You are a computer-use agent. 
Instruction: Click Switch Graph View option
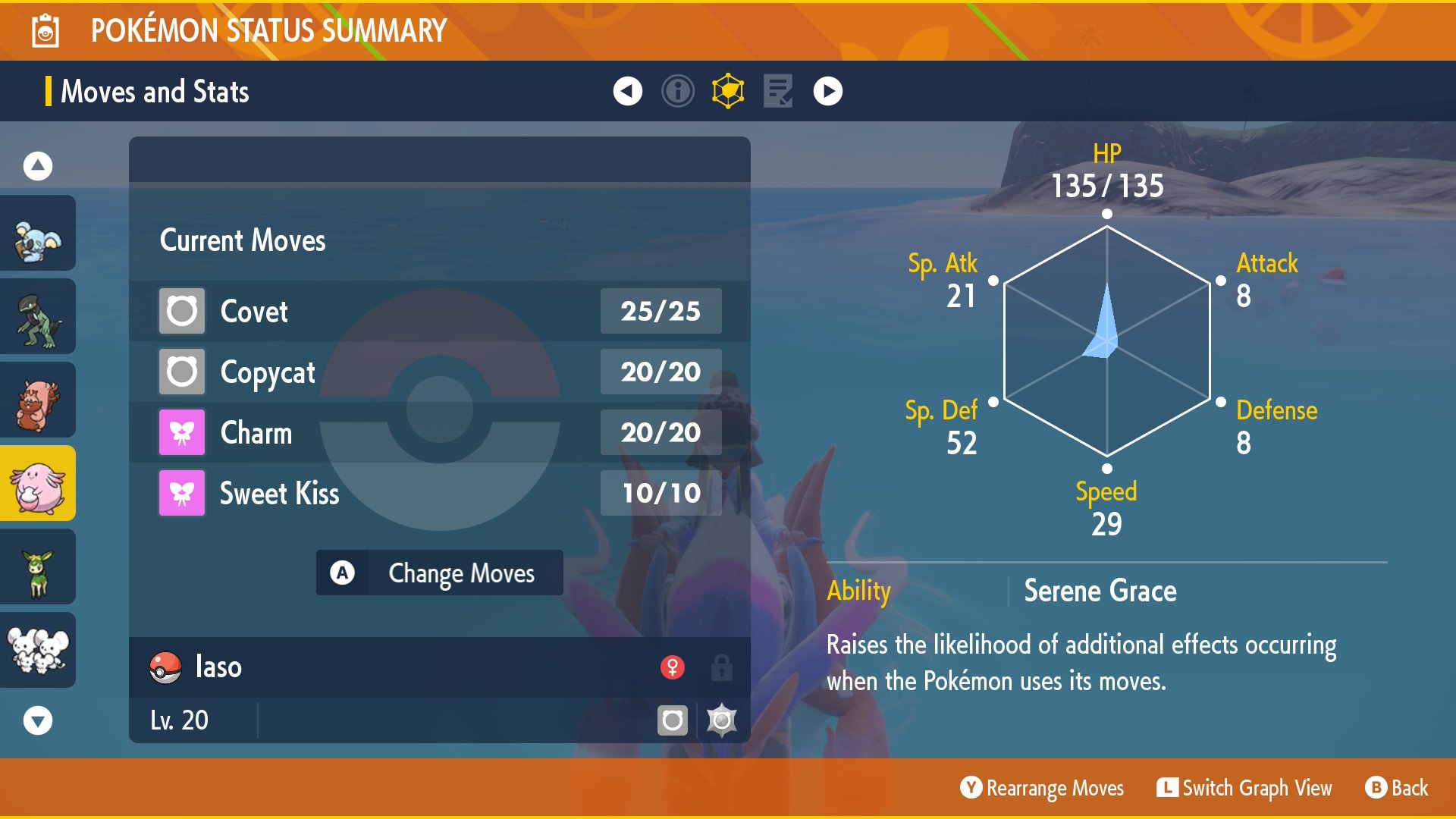click(1244, 789)
